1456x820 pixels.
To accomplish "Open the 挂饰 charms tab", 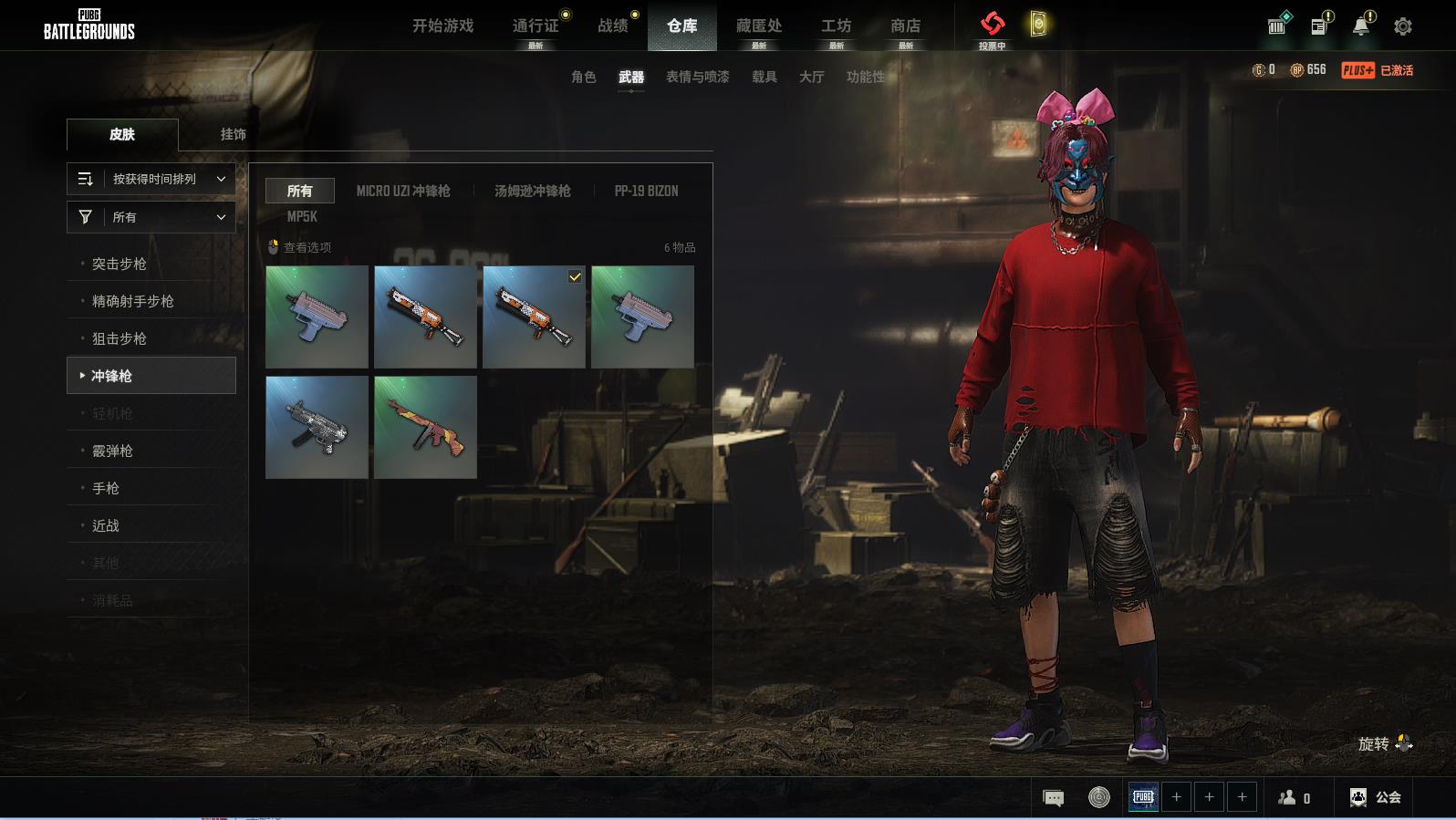I will 233,134.
